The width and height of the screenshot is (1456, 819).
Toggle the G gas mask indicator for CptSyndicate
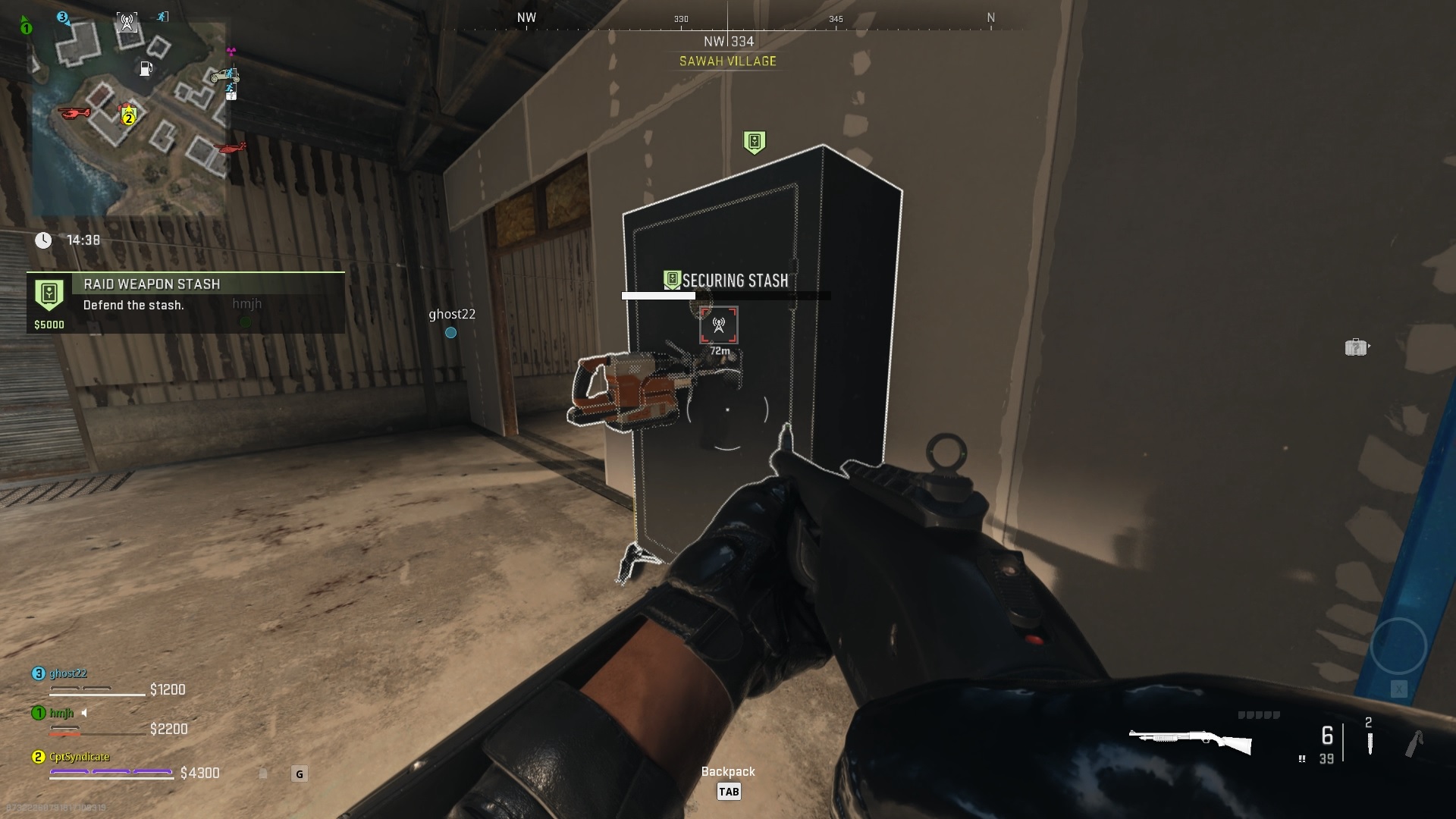point(298,774)
